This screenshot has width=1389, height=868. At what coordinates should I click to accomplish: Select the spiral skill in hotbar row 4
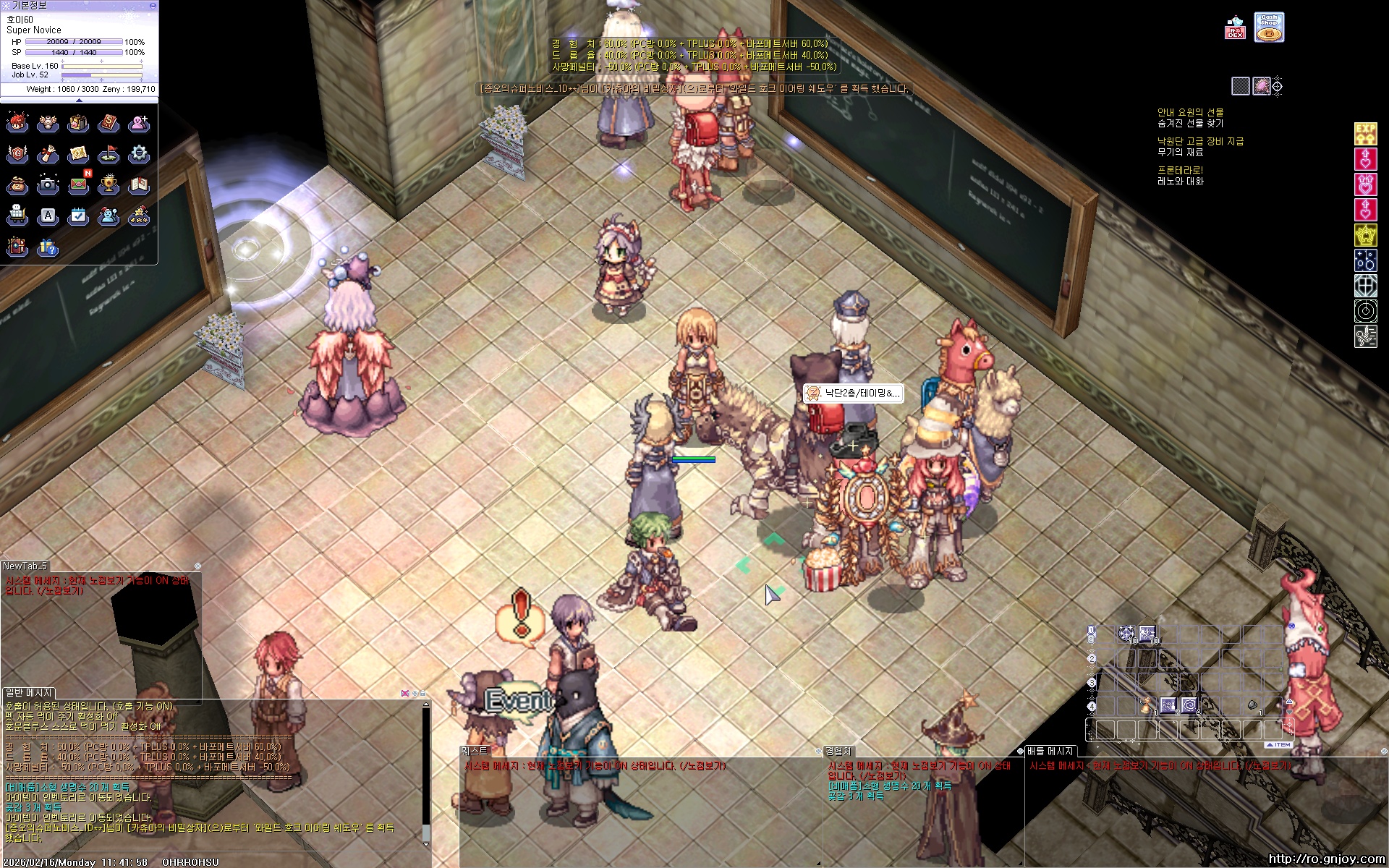tap(1189, 705)
